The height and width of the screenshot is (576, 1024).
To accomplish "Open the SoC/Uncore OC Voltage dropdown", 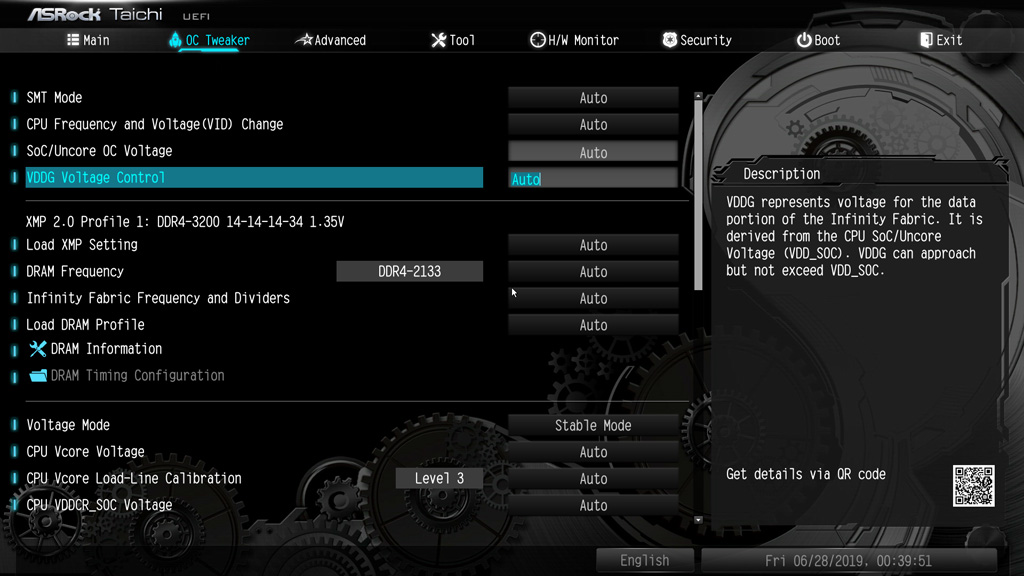I will 593,152.
